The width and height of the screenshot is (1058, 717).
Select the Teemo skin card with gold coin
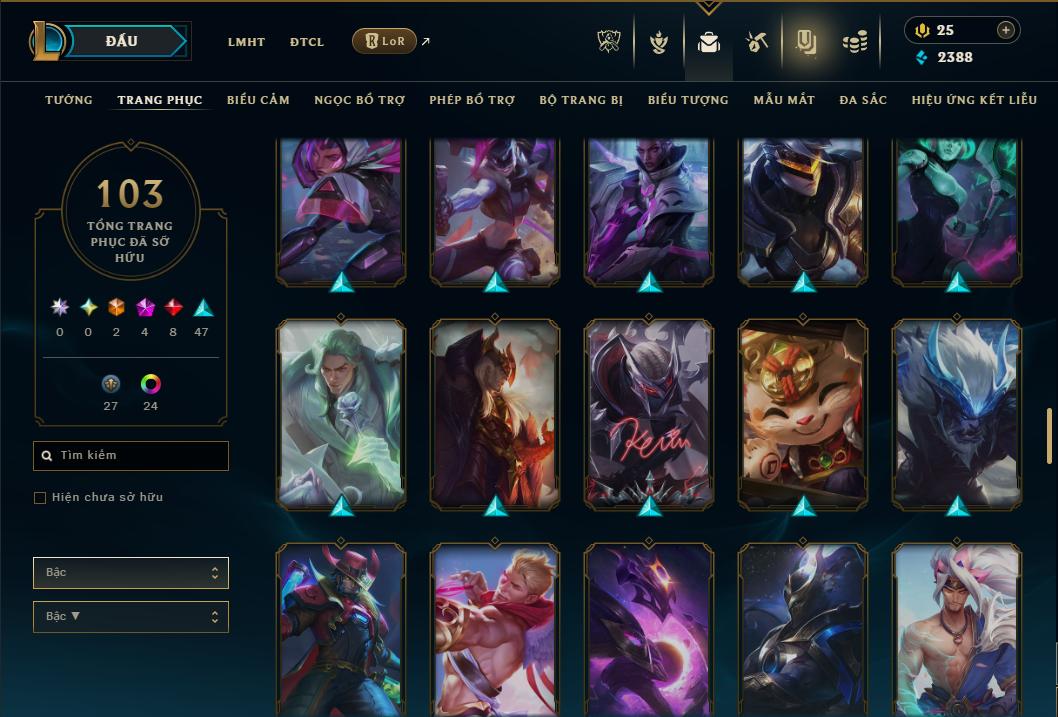(x=804, y=410)
